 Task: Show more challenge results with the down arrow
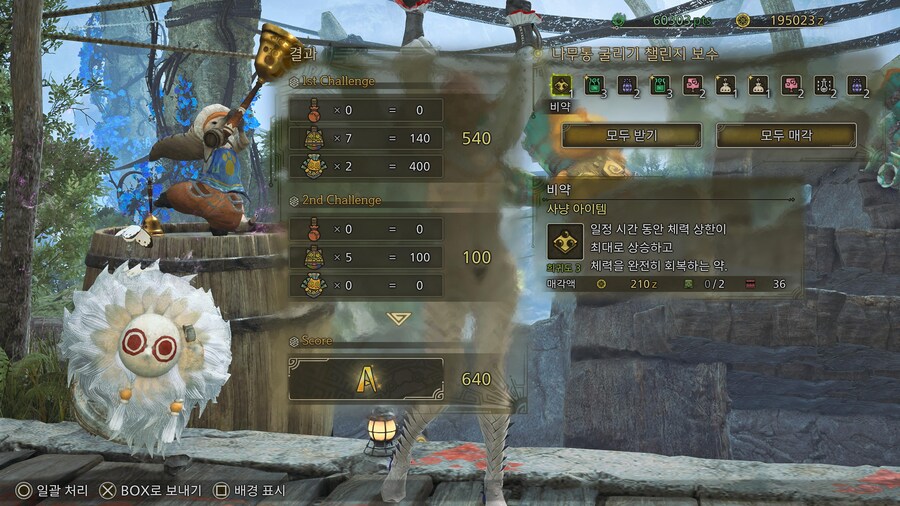pyautogui.click(x=399, y=317)
